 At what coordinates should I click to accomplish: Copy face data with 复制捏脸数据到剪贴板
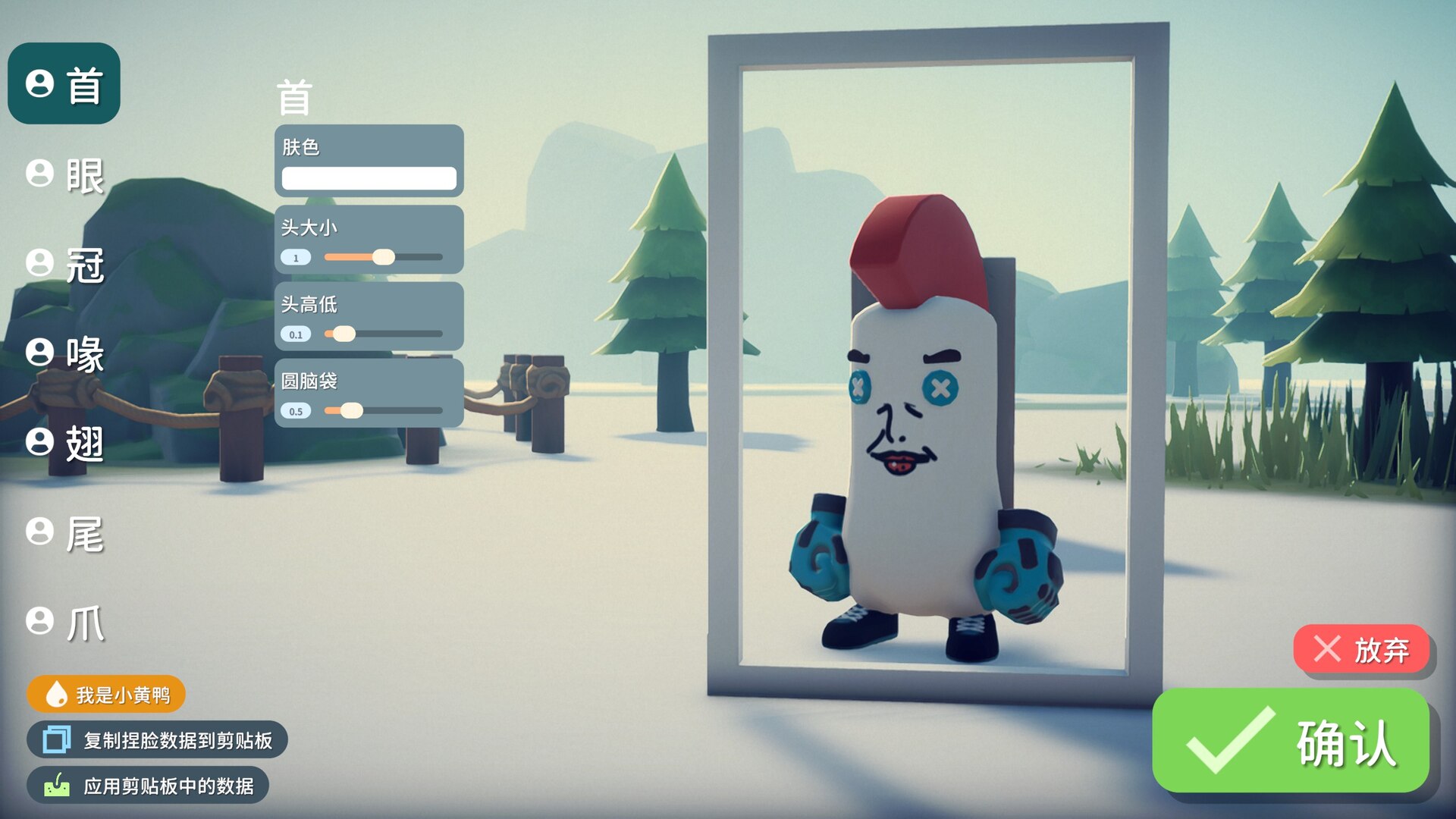[x=158, y=740]
